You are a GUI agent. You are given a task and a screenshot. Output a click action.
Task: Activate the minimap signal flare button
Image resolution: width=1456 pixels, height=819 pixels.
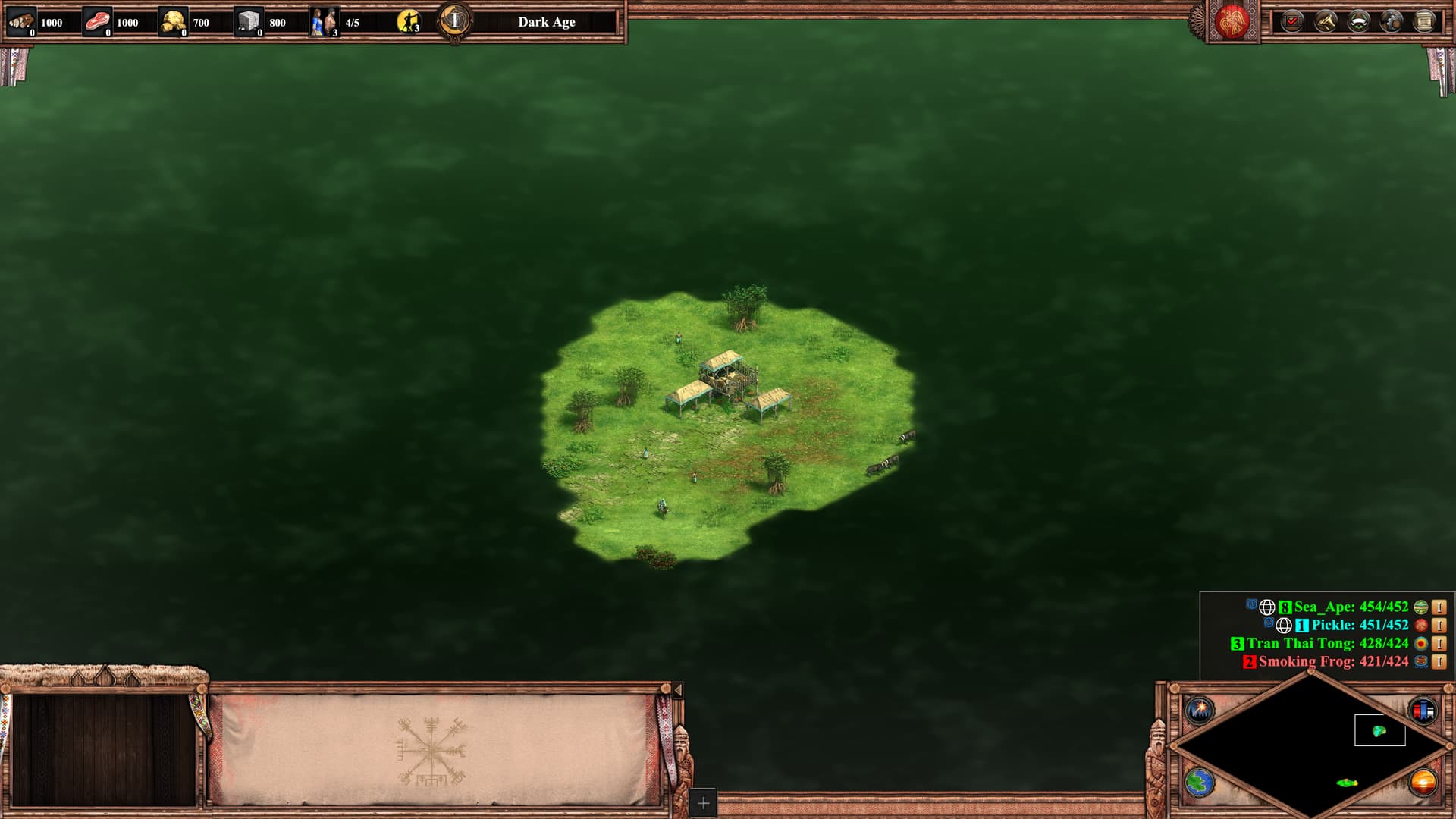(x=1200, y=711)
